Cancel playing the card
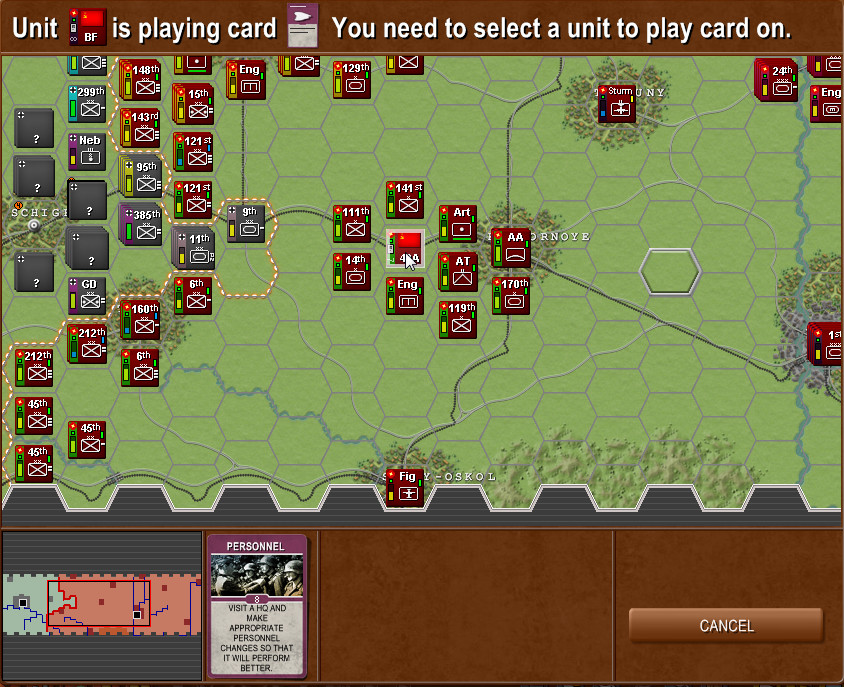844x687 pixels. (x=726, y=626)
